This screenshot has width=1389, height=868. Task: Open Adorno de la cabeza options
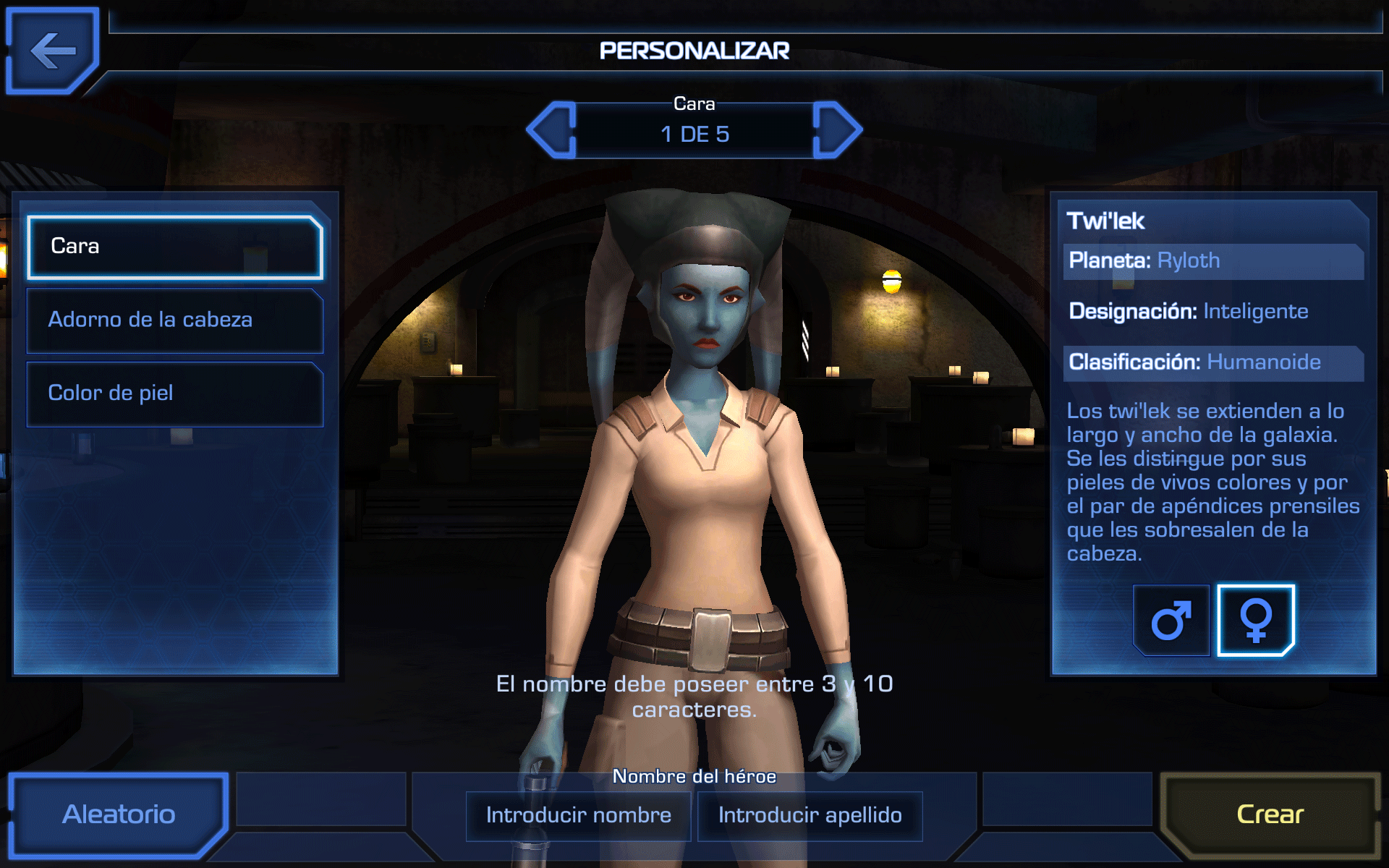coord(174,320)
